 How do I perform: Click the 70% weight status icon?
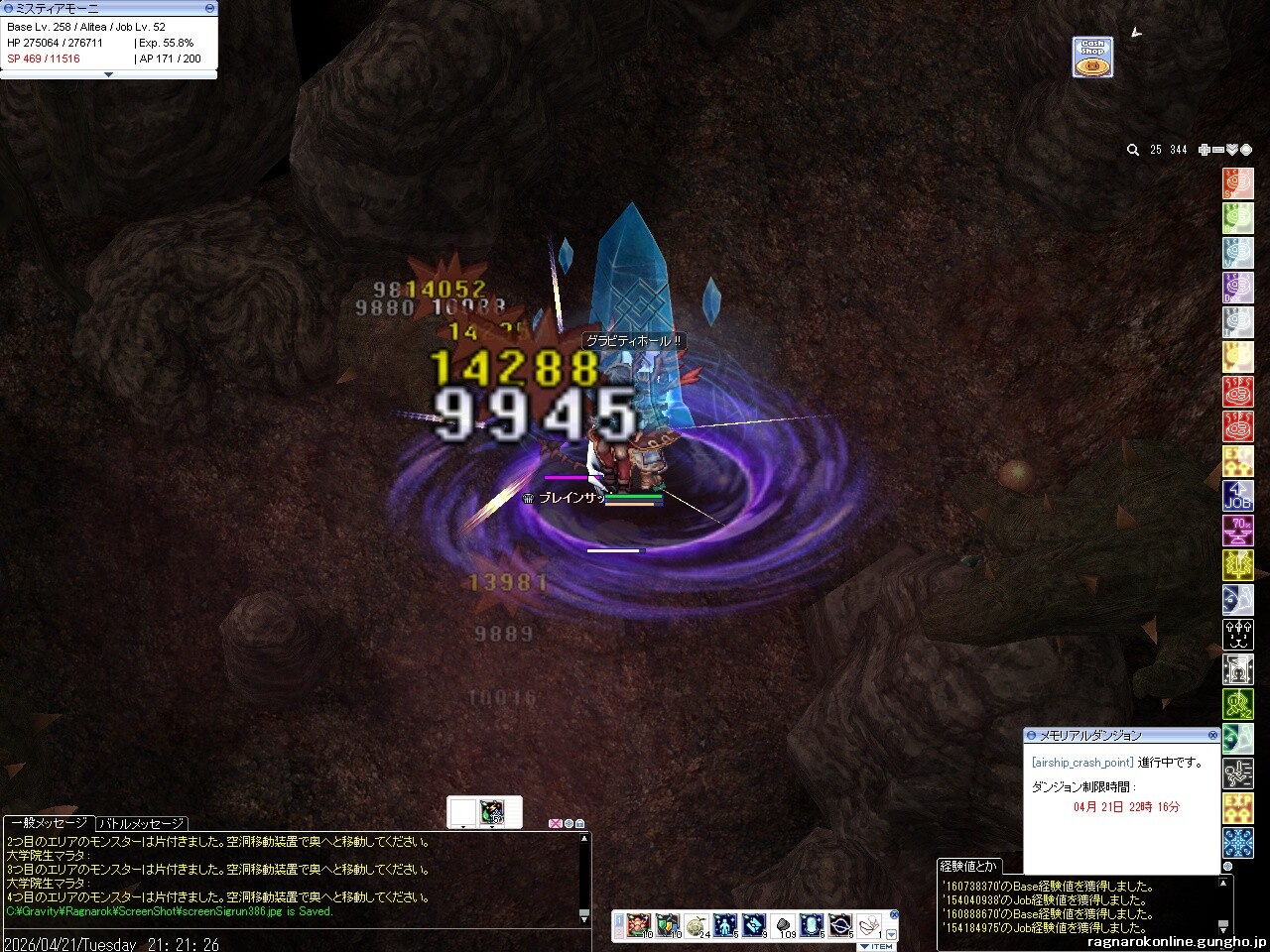1237,531
